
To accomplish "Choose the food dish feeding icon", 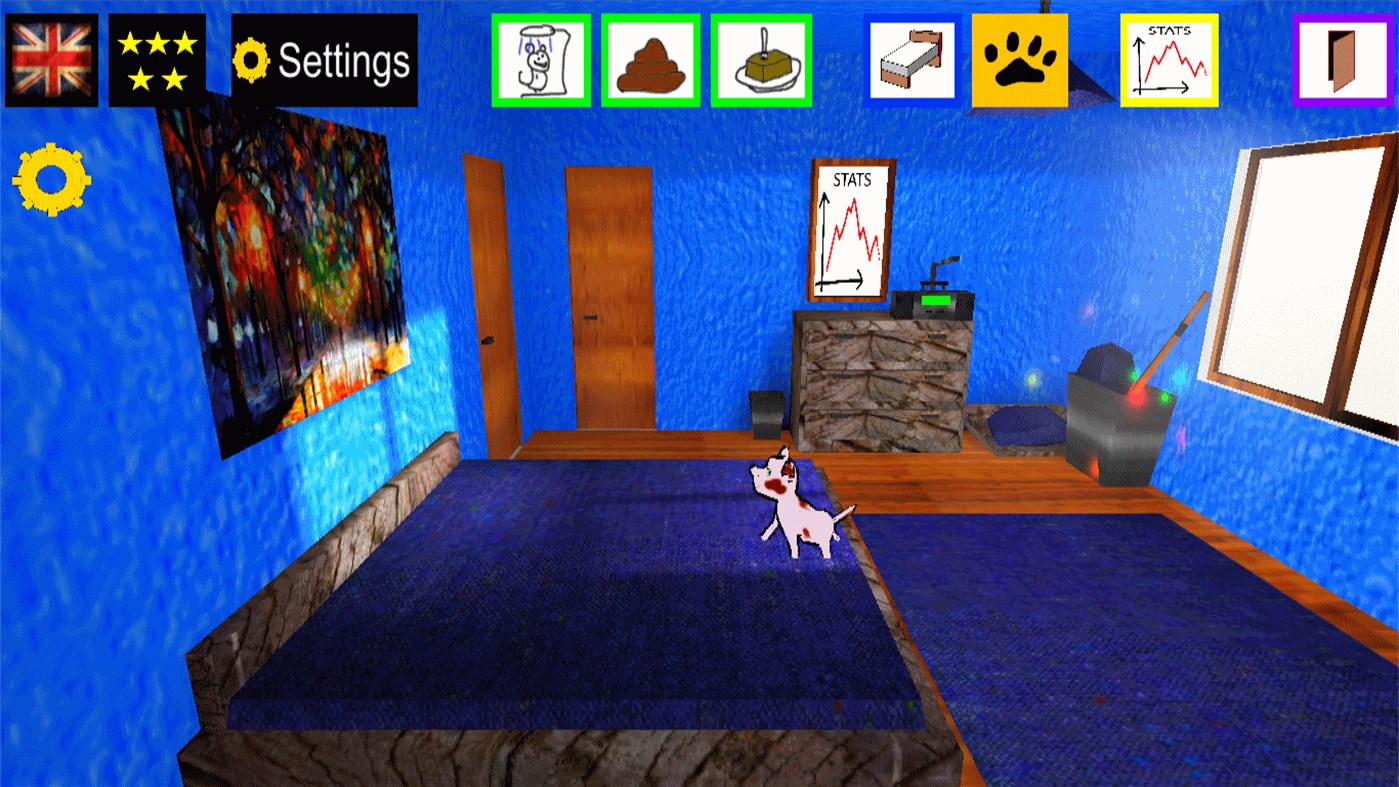I will pos(761,57).
